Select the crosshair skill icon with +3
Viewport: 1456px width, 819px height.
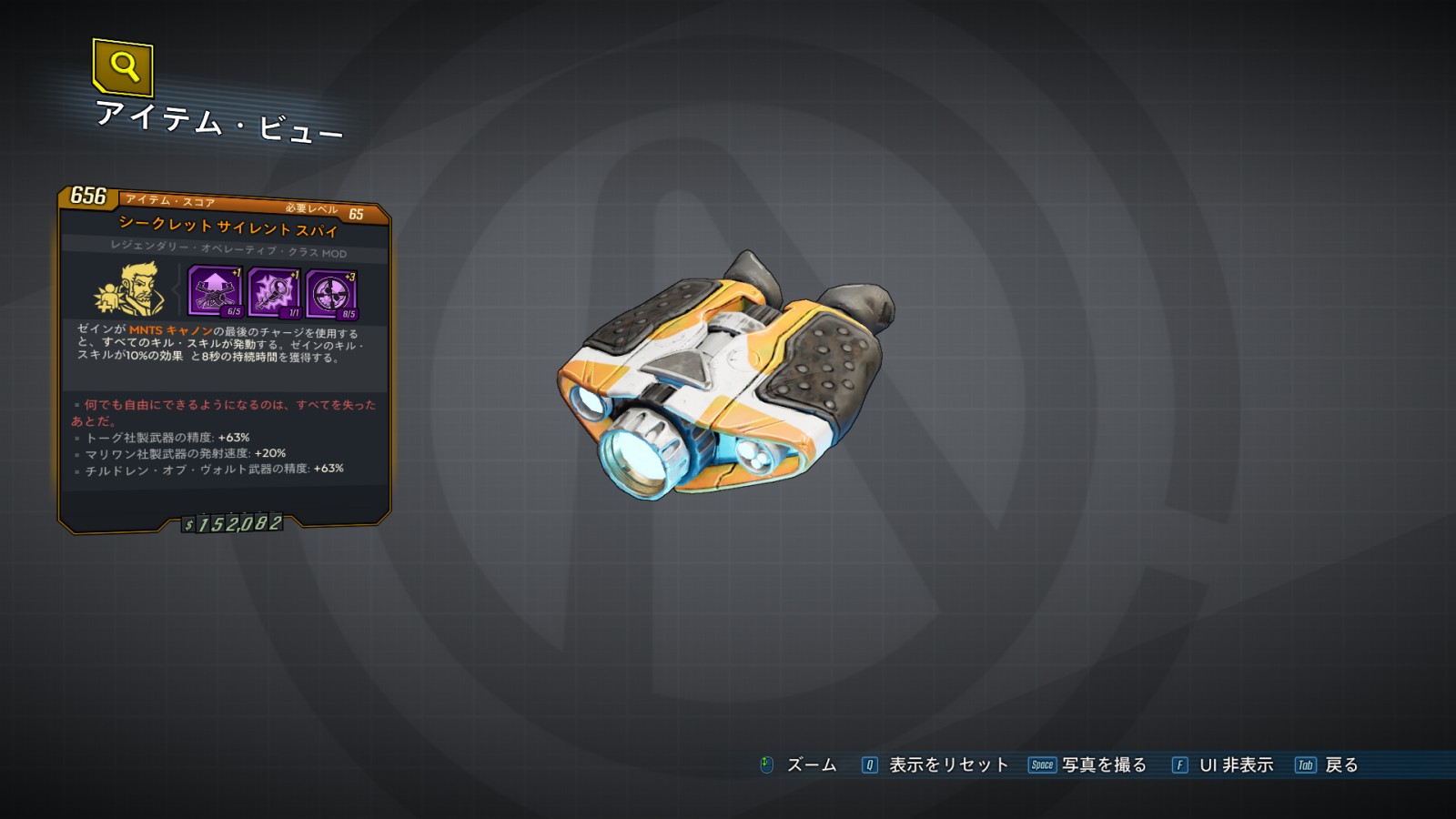[331, 294]
